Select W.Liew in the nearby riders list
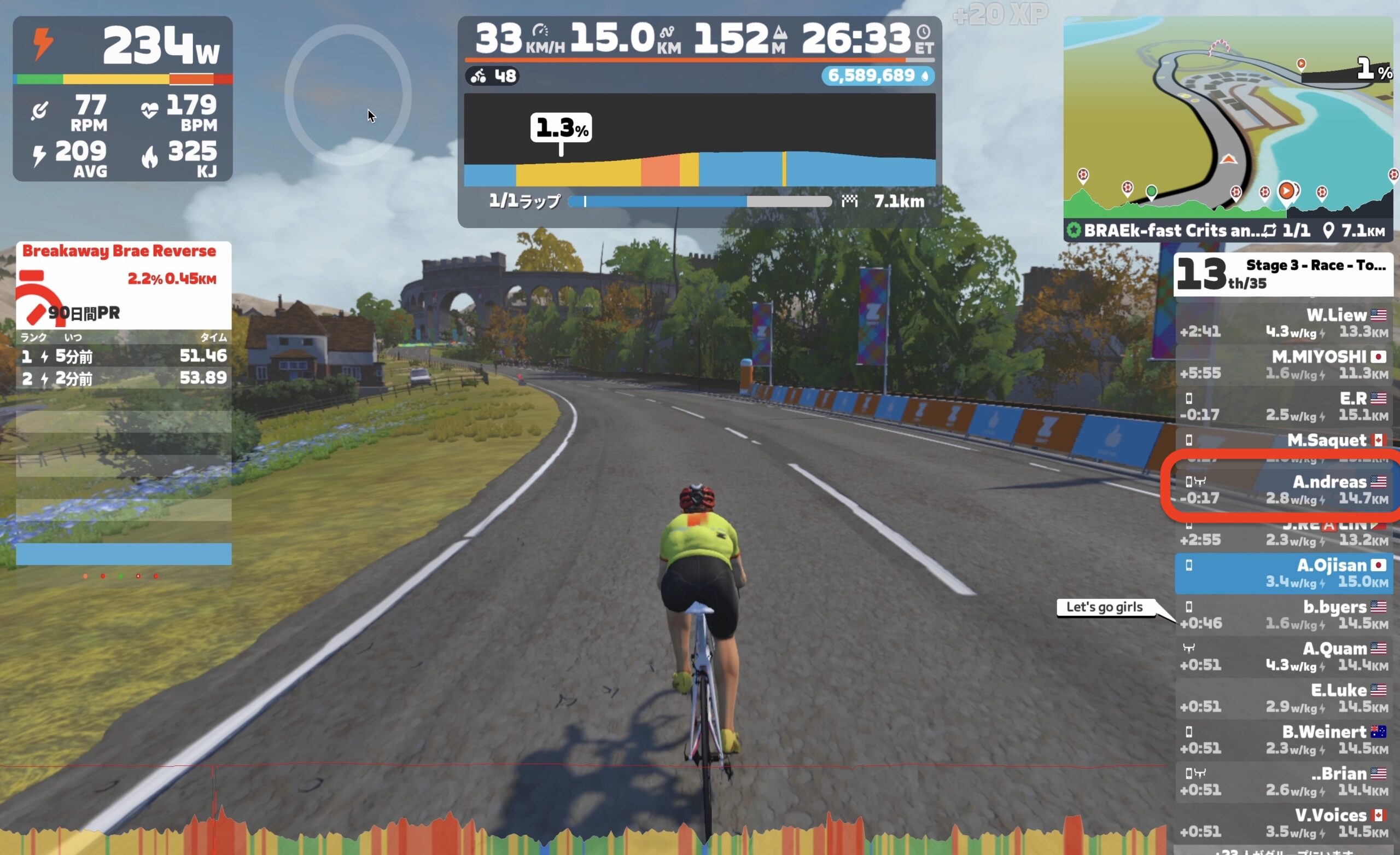Screen dimensions: 1400x855 [x=1283, y=323]
